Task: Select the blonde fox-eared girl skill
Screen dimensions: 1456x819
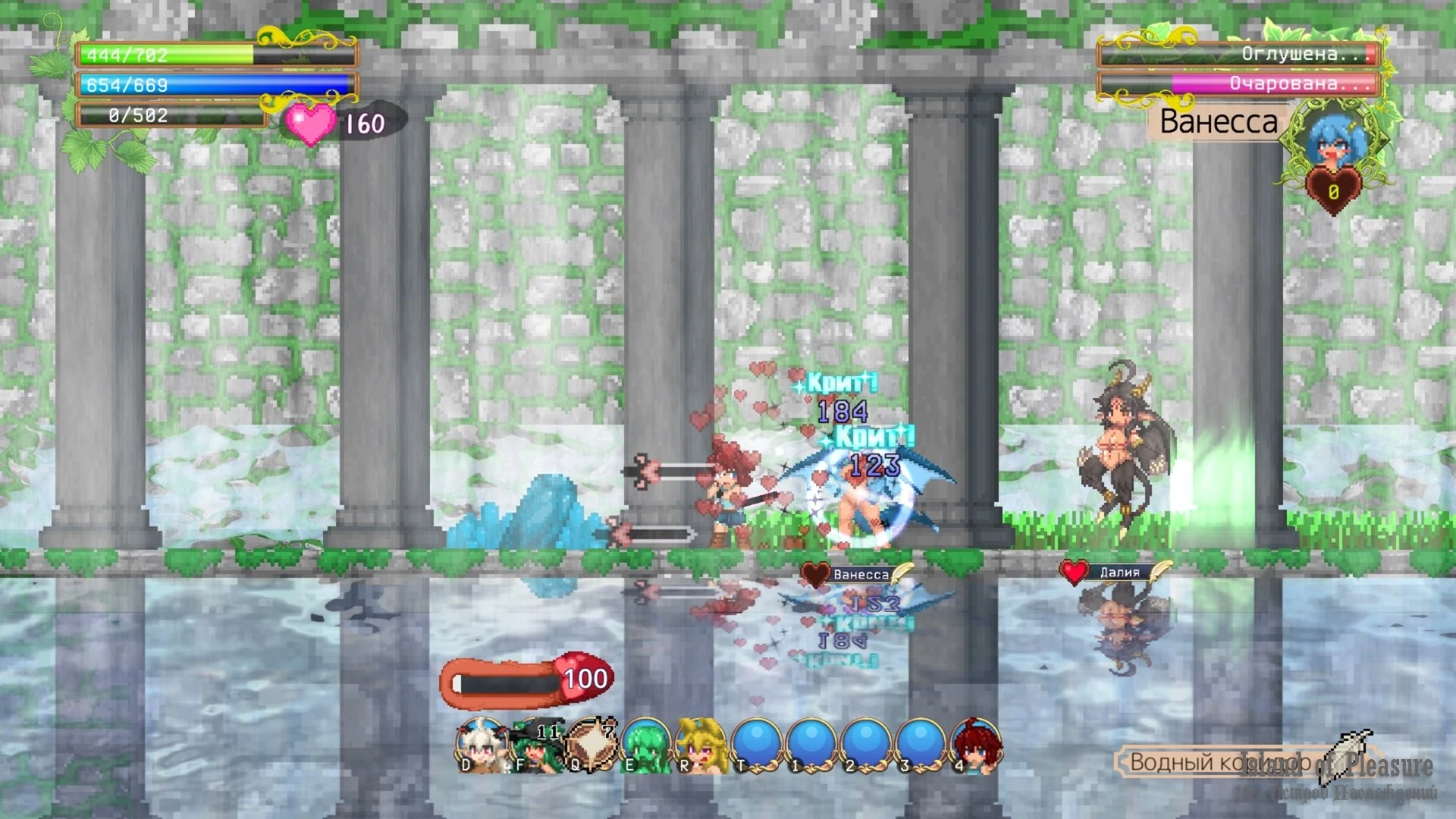Action: click(701, 745)
